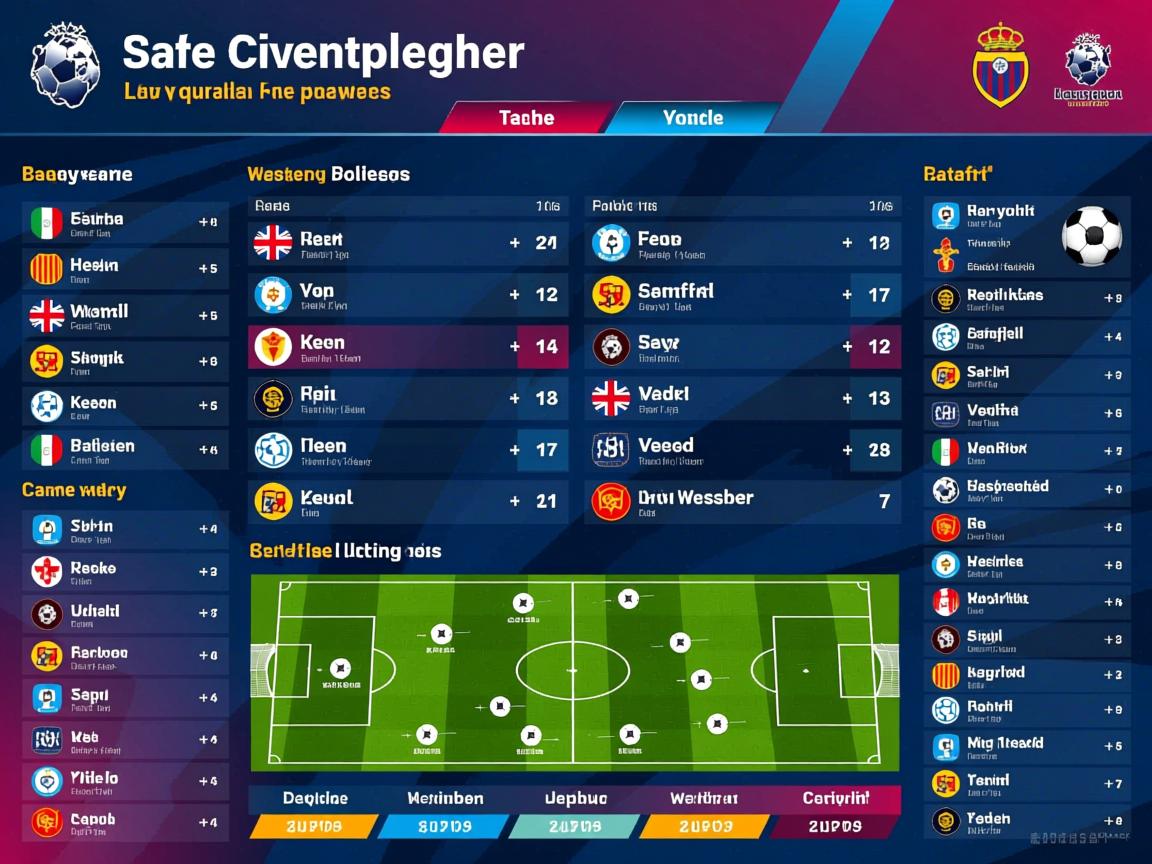Select the Vadkl row
Viewport: 1152px width, 864px height.
click(742, 399)
